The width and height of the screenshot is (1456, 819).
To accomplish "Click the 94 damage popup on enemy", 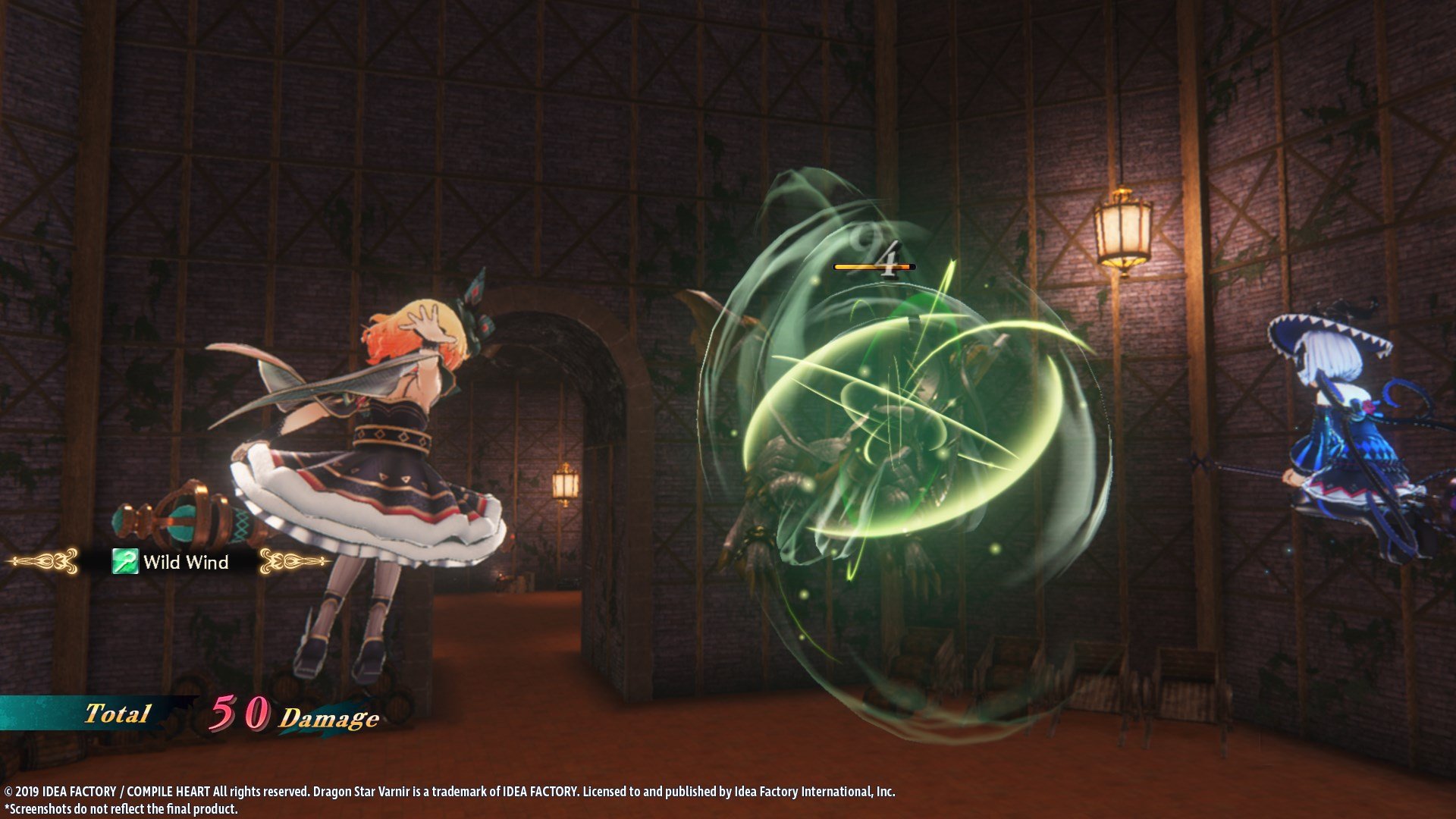I will tap(880, 250).
